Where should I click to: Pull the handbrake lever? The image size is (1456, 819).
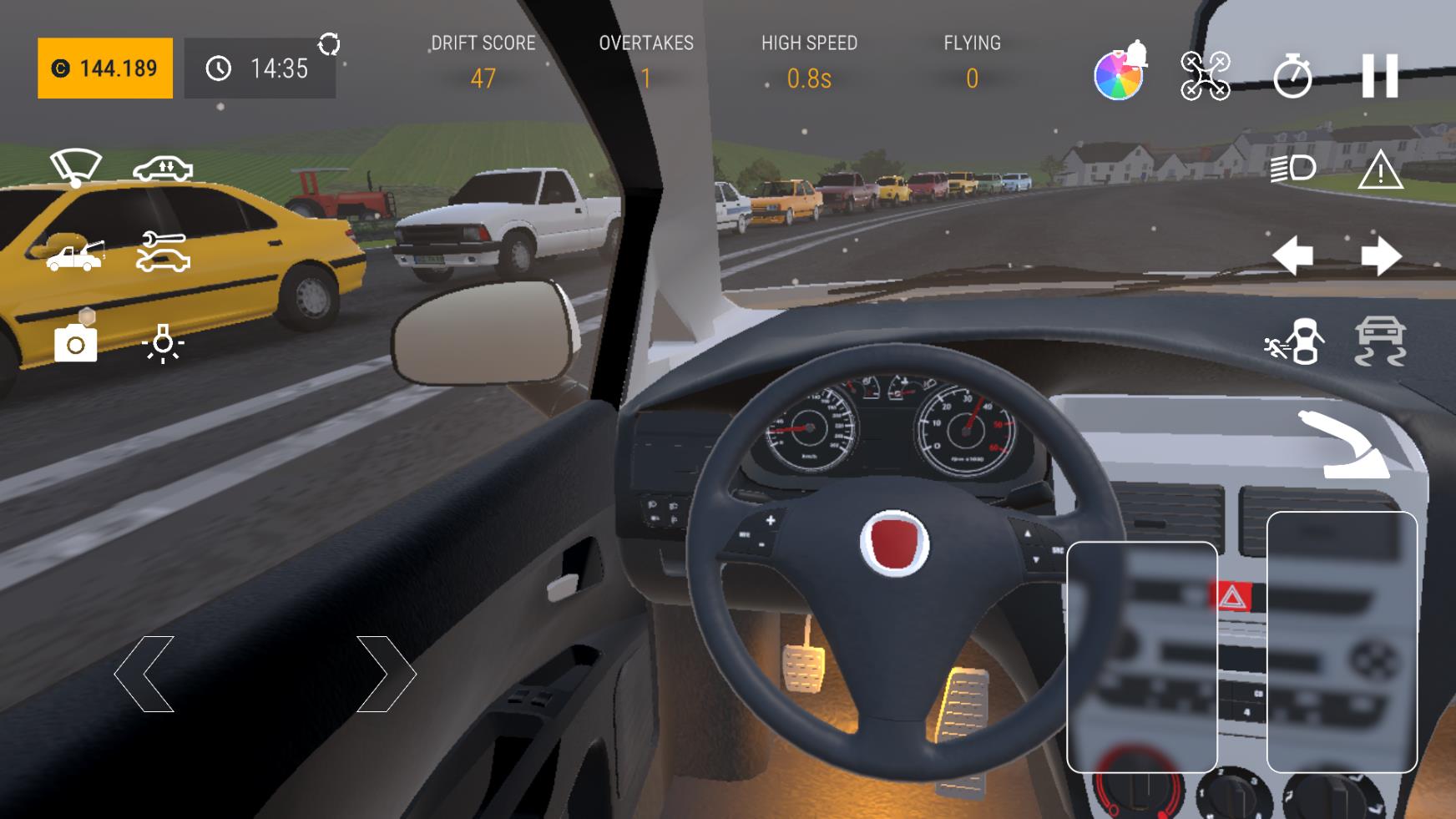[1343, 445]
